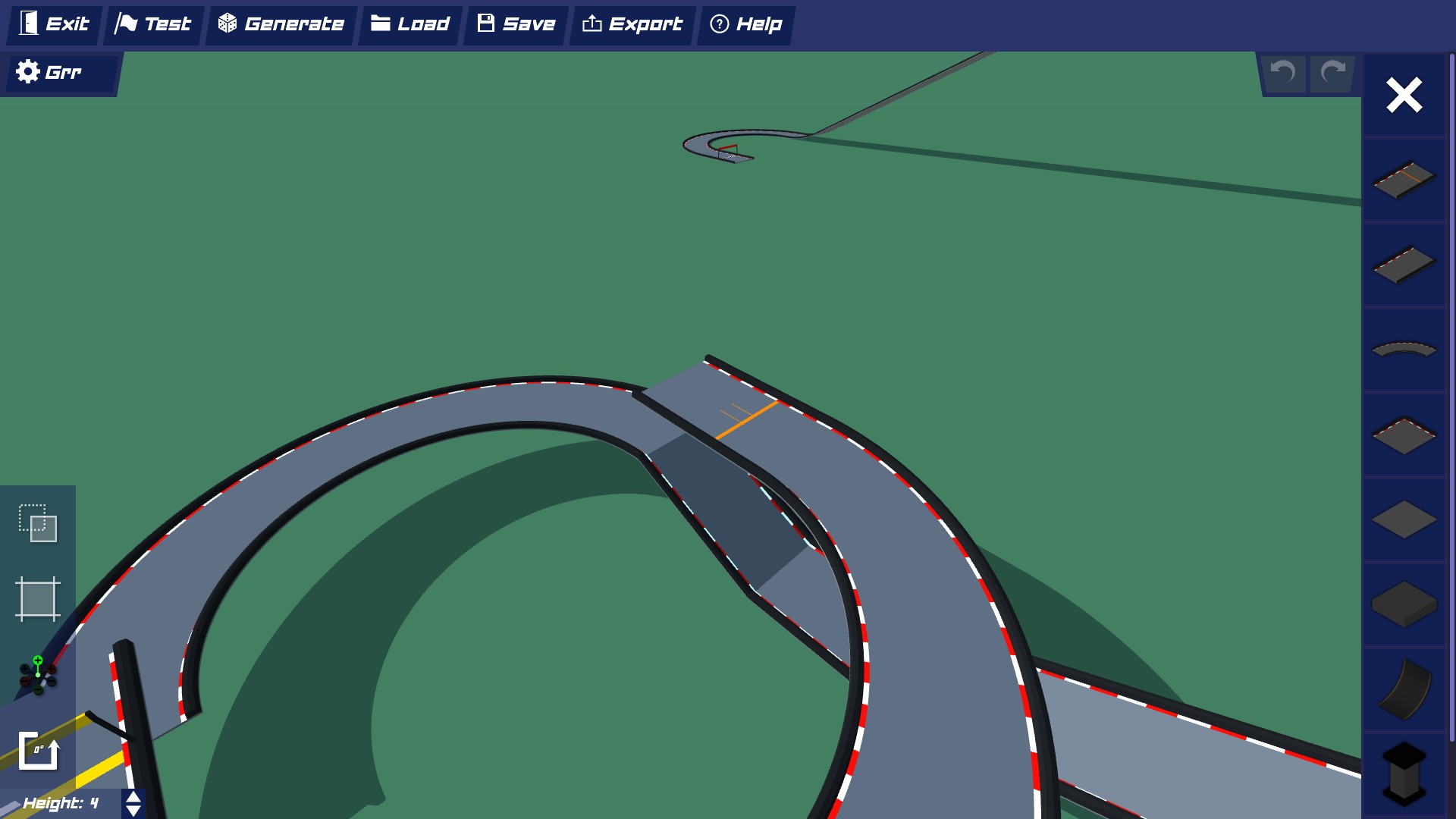Select the rotation tool

pos(39,751)
